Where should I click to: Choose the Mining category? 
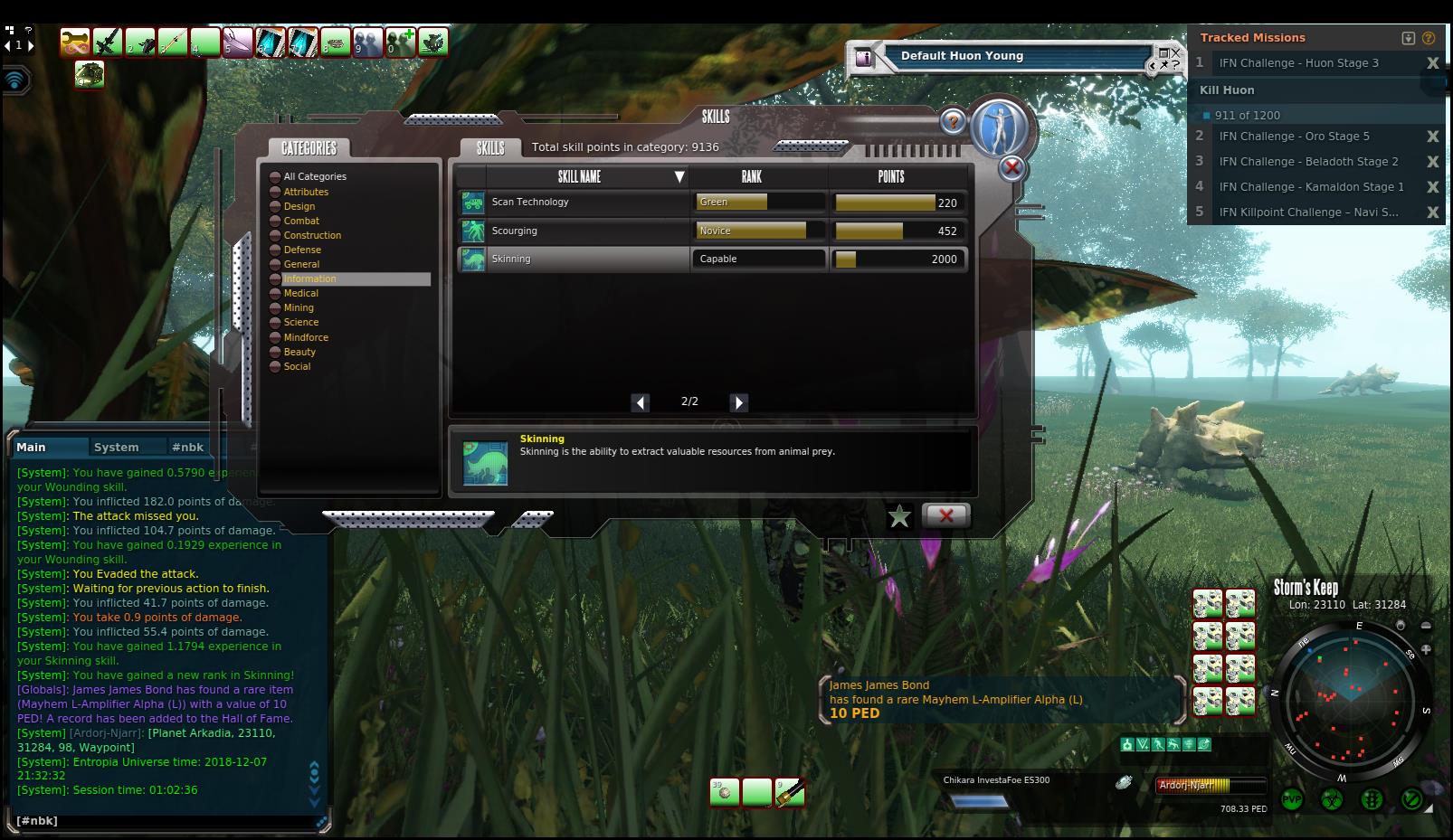[x=299, y=307]
